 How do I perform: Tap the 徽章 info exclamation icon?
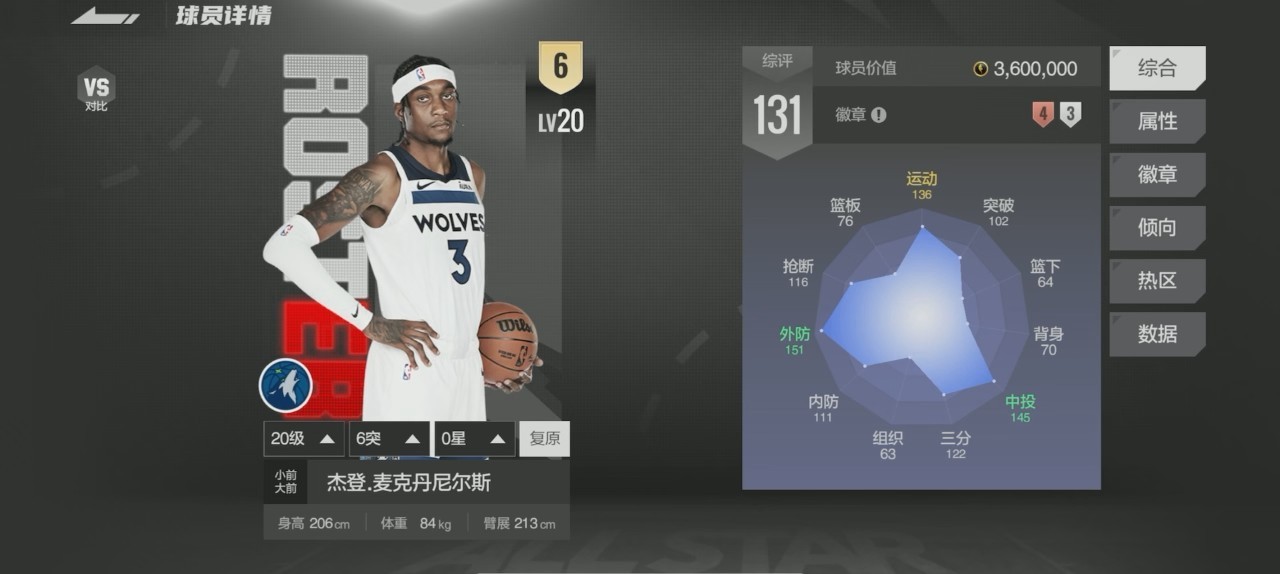[878, 115]
